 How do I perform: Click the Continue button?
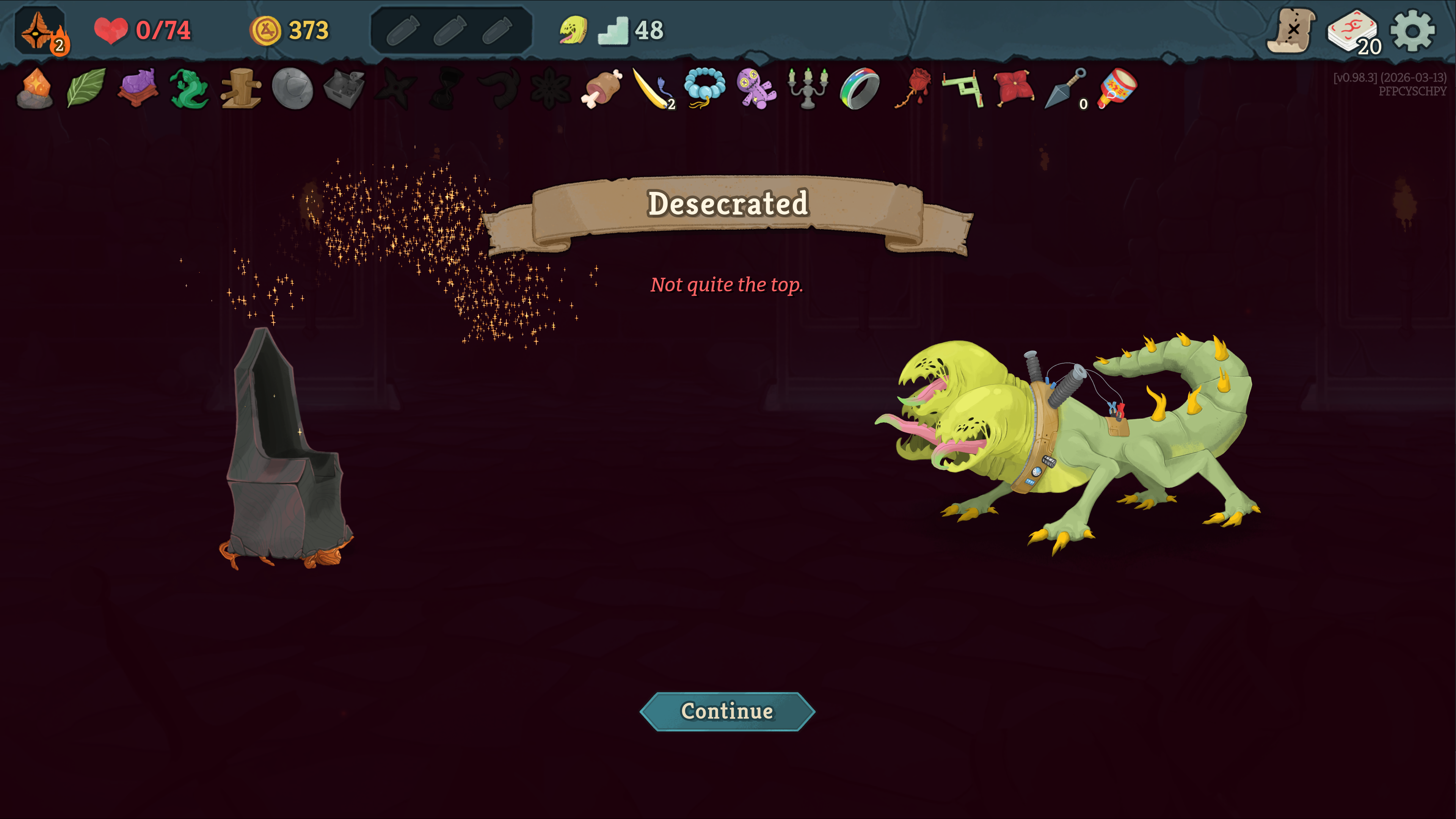tap(727, 711)
